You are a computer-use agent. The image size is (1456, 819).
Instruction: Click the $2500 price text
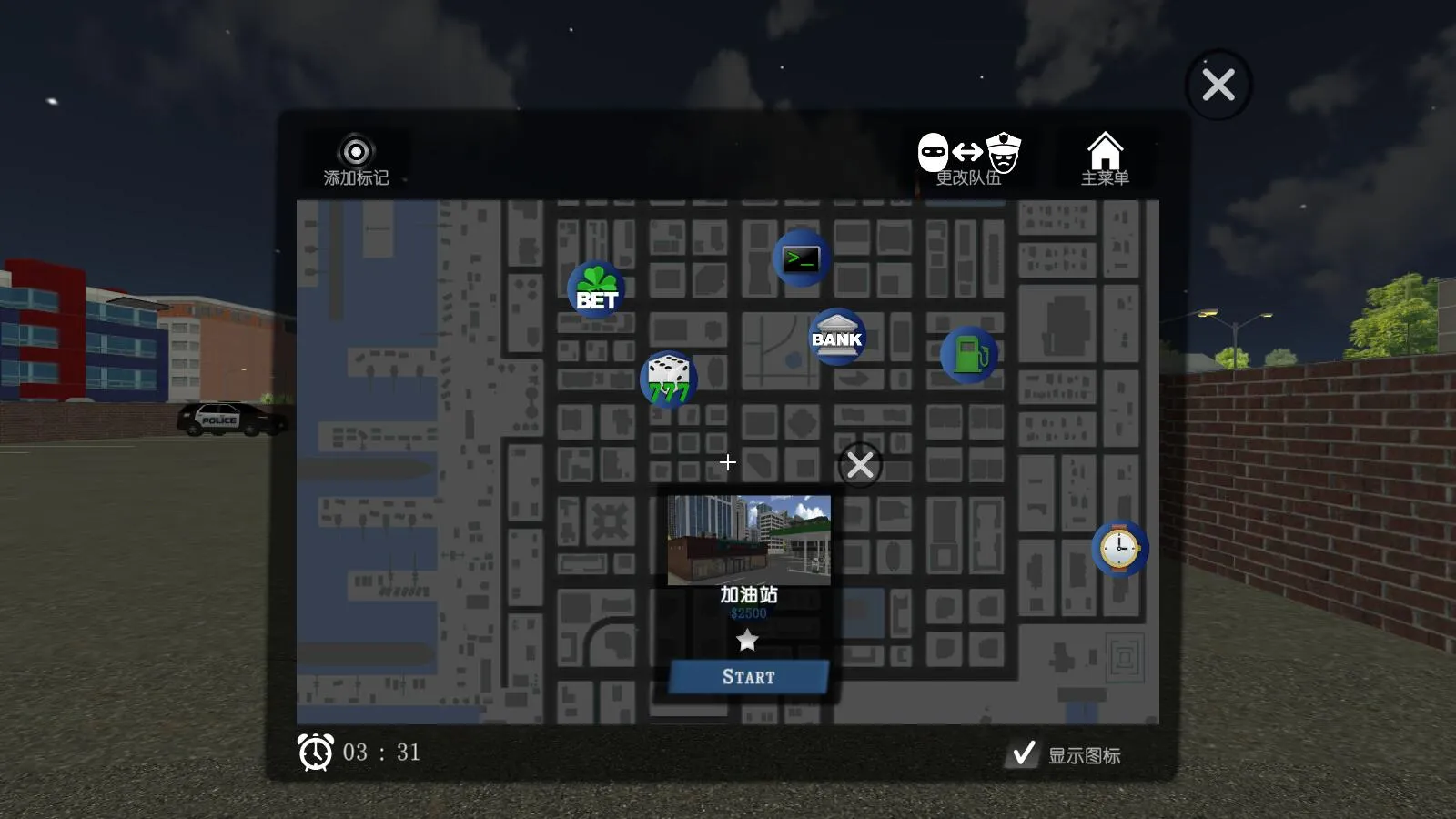[748, 612]
